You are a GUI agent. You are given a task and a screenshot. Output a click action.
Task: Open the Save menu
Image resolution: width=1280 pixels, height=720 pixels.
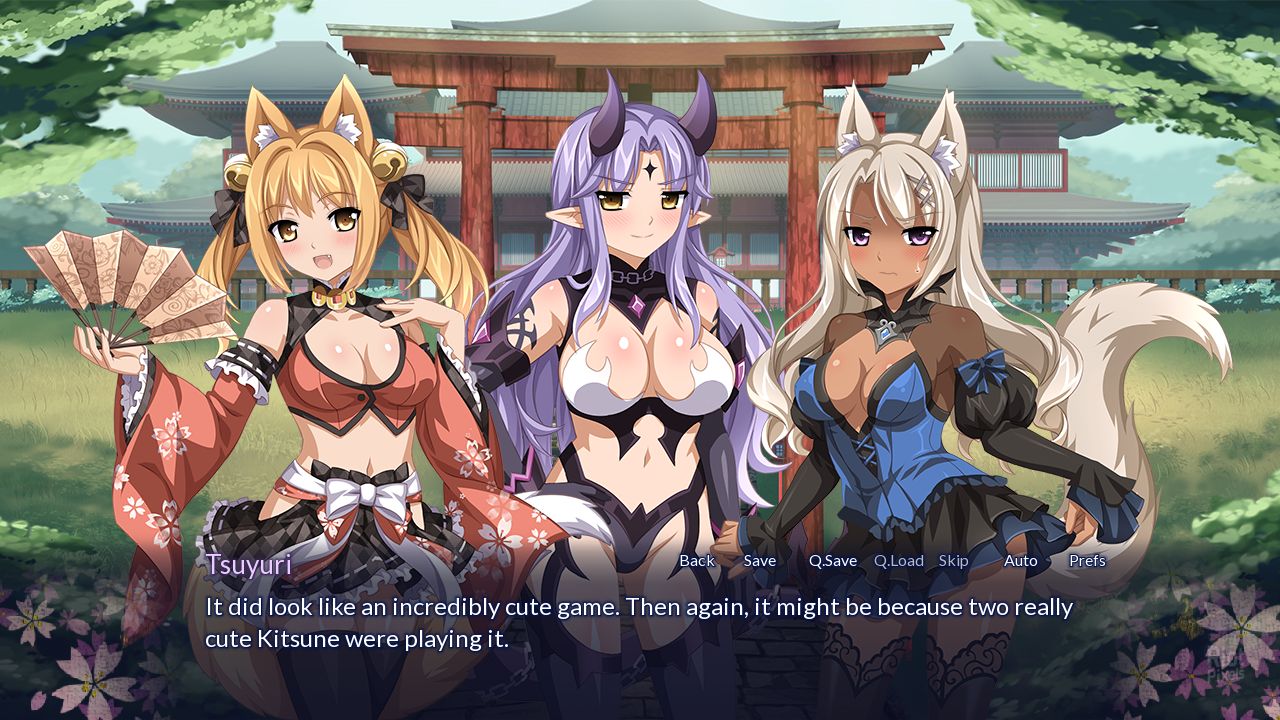(760, 561)
